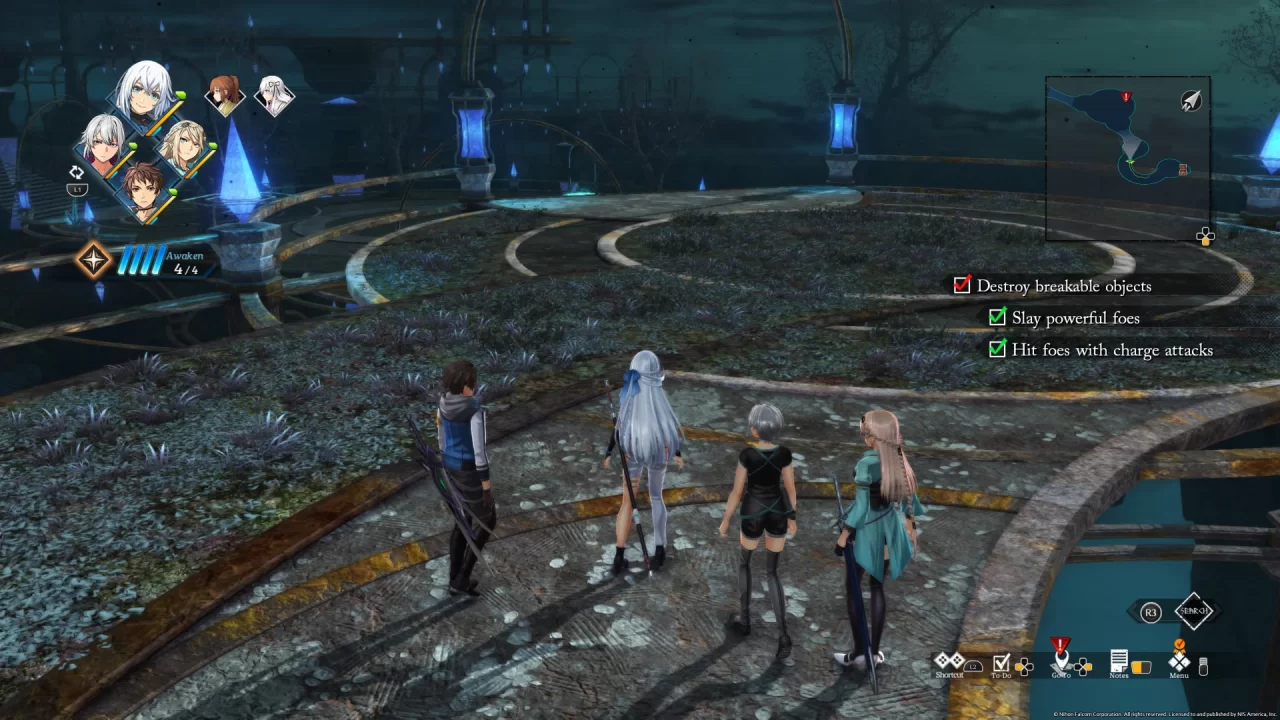Click the To-Do checkmark icon
This screenshot has width=1280, height=720.
tap(1001, 662)
